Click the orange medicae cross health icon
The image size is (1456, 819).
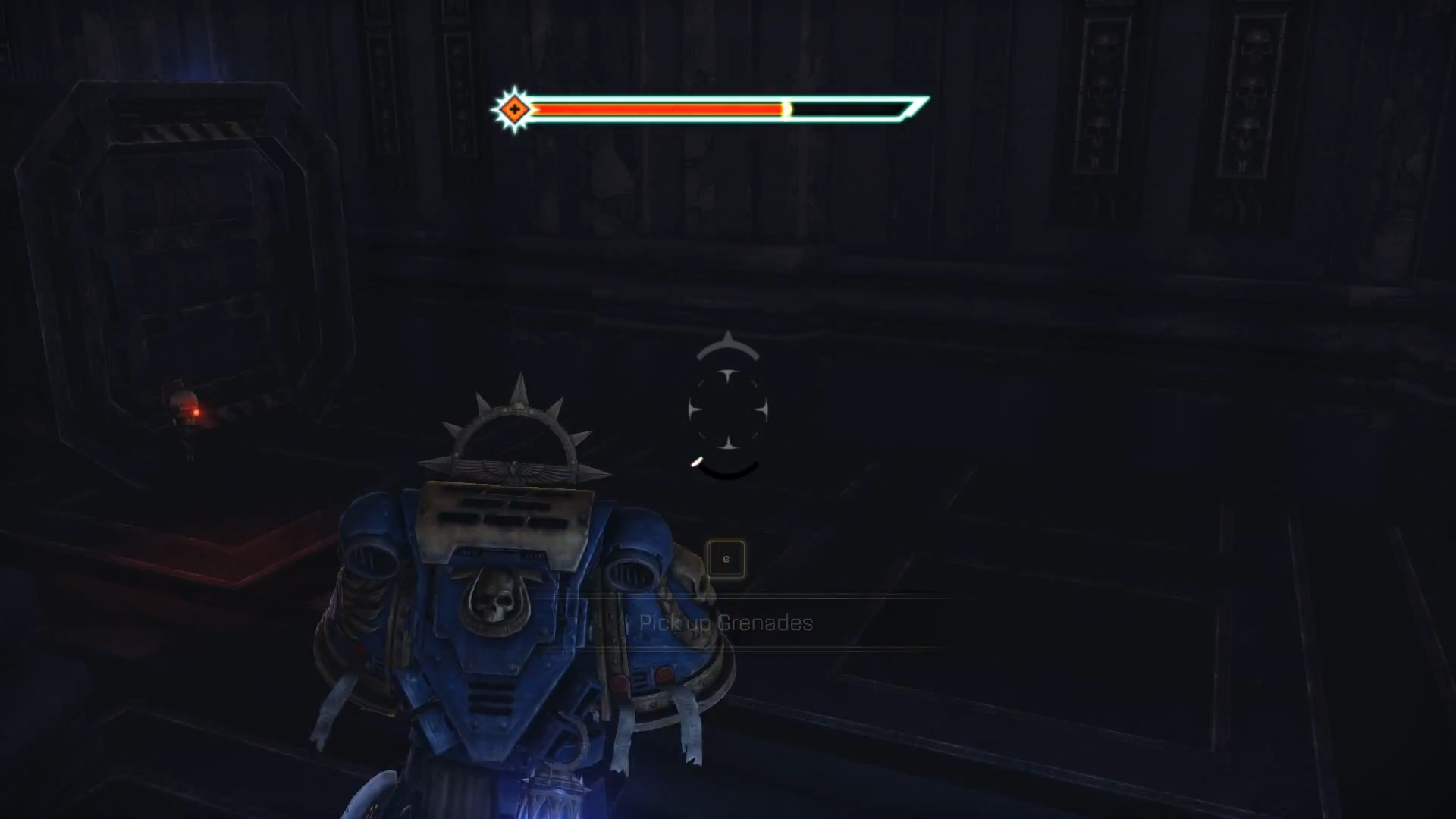[x=514, y=108]
